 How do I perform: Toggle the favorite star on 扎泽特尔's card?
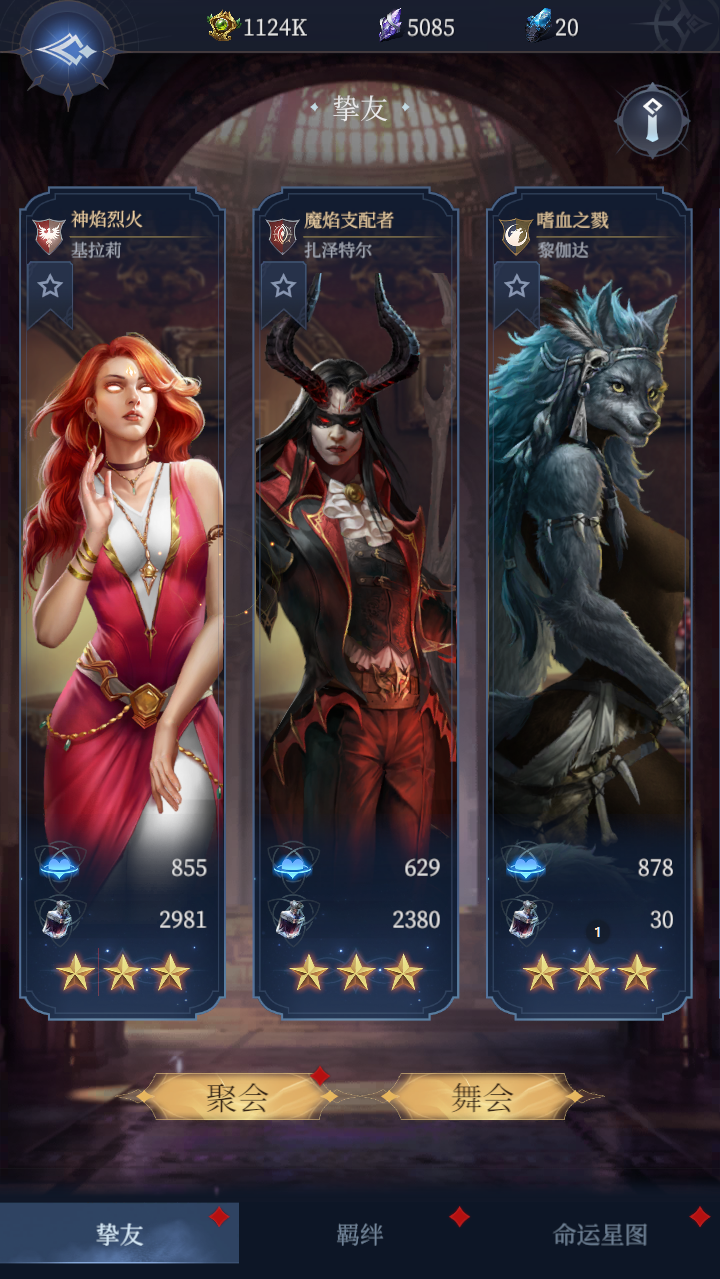(283, 288)
